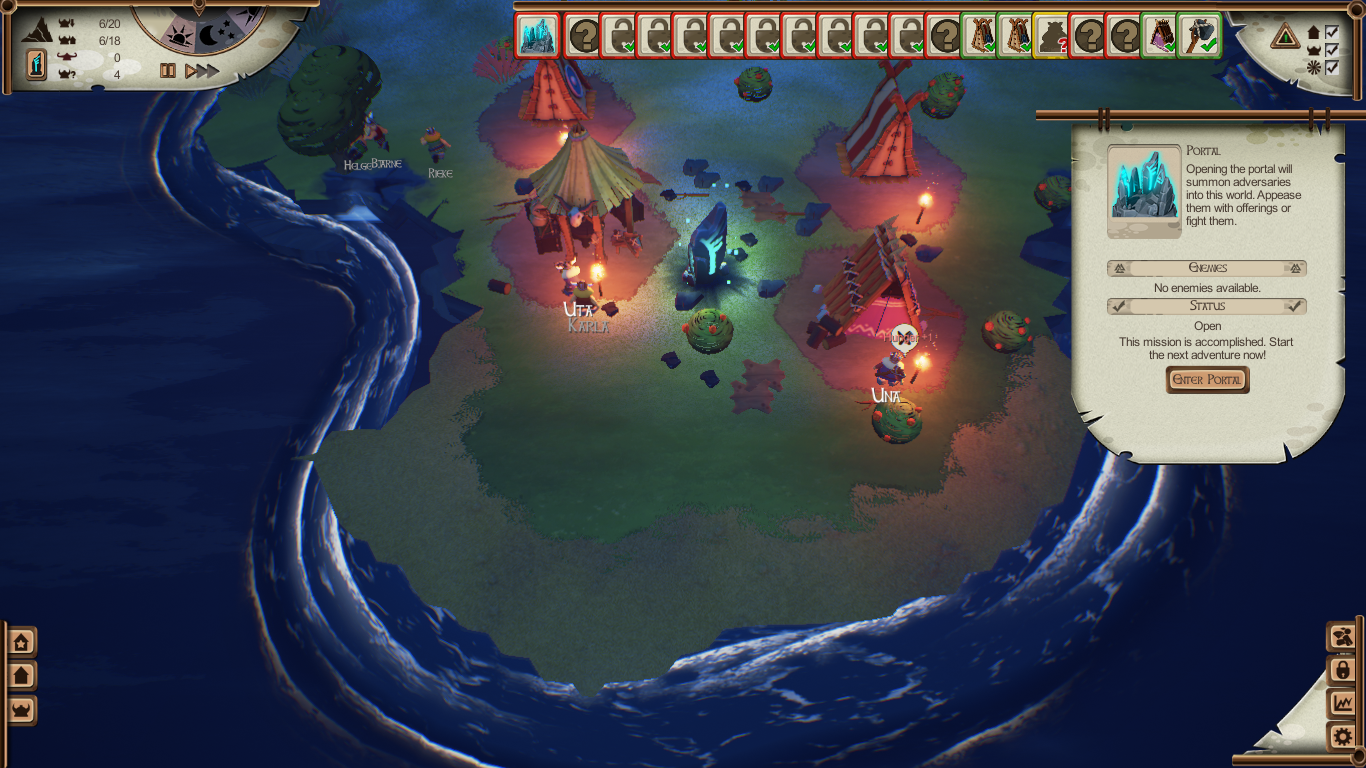Viewport: 1366px width, 768px height.
Task: Open the crown menu button
Action: coord(21,710)
